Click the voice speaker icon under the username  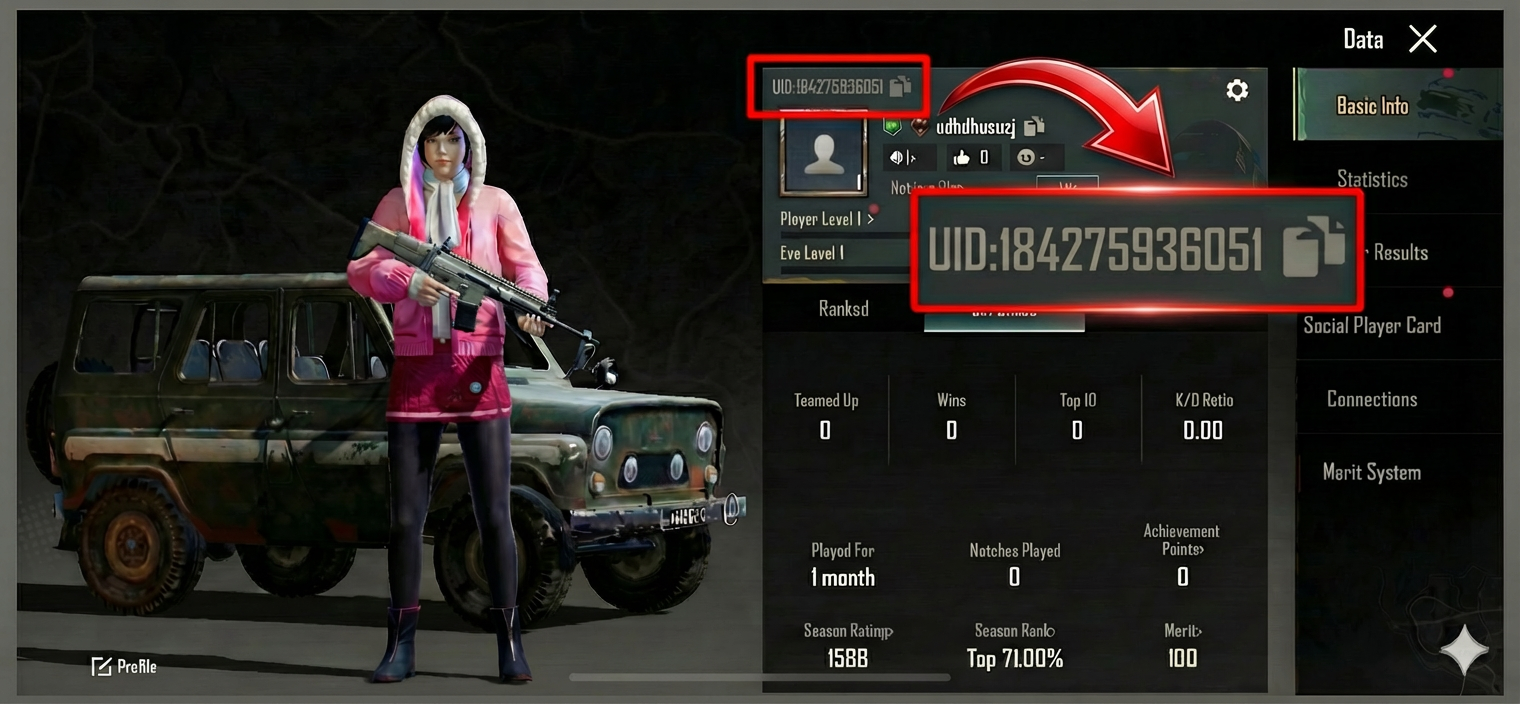tap(902, 157)
